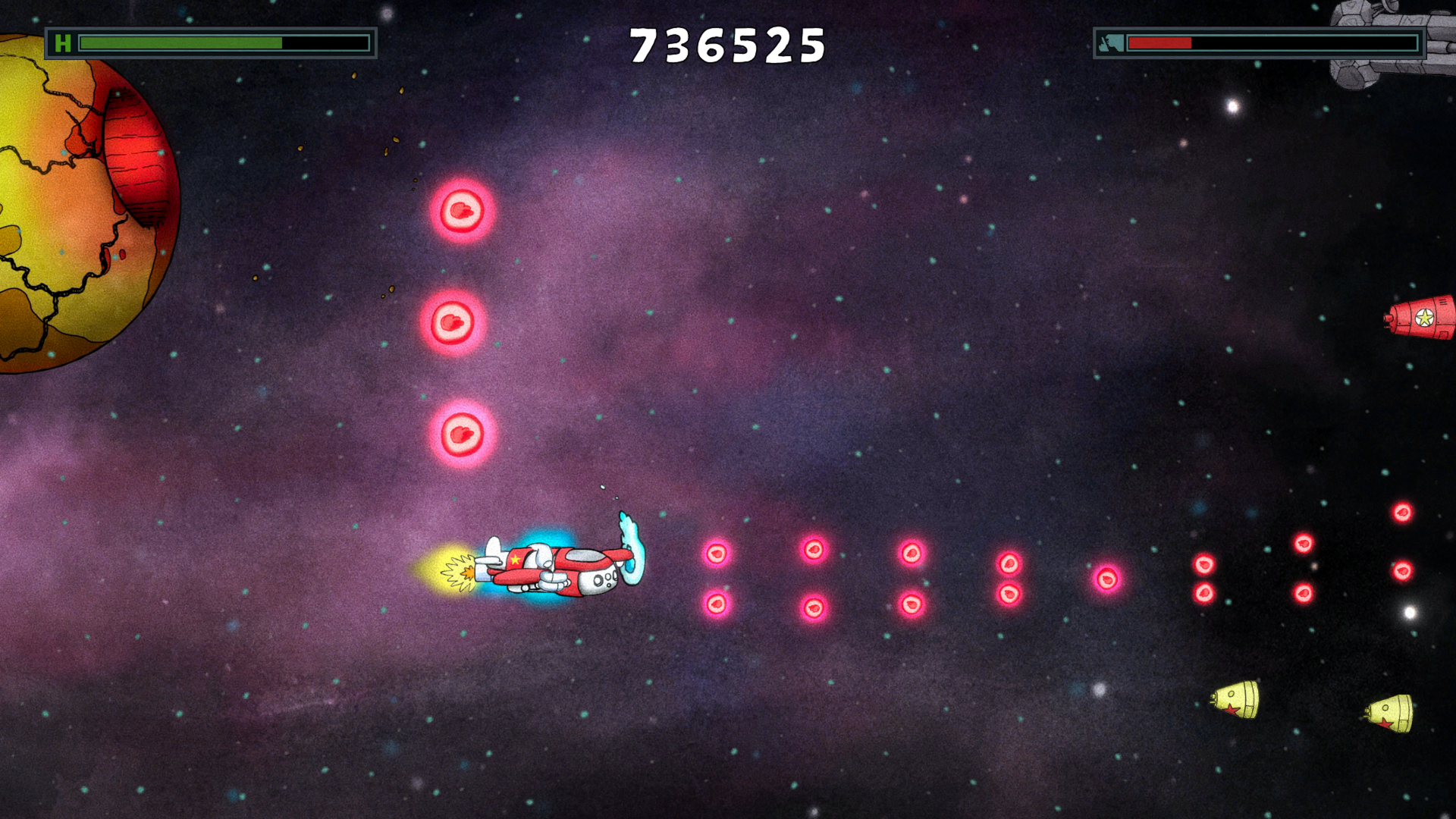The image size is (1456, 819).
Task: Click the red boss health bar
Action: [x=1160, y=42]
